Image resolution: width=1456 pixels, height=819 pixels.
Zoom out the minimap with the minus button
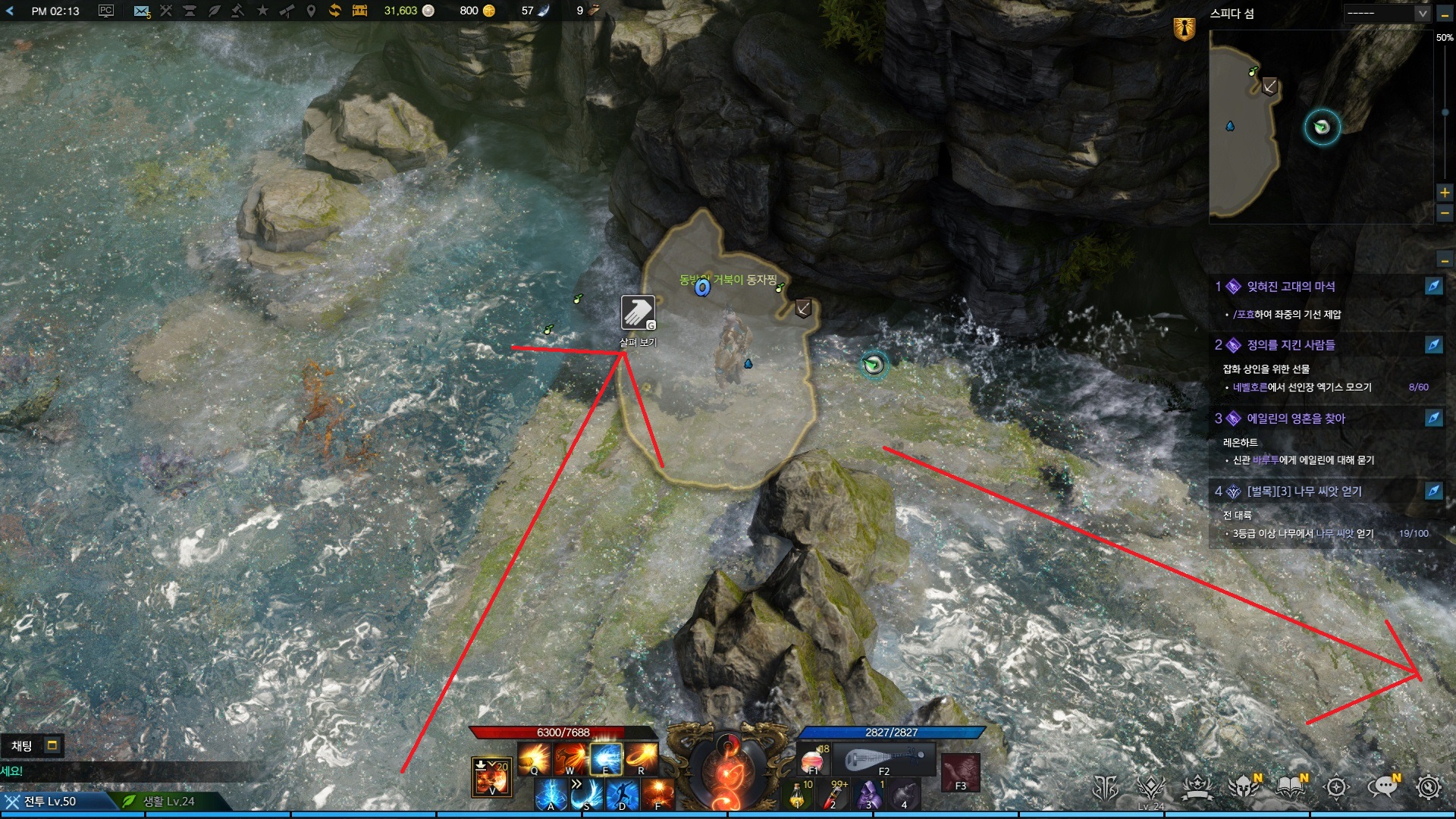point(1445,214)
